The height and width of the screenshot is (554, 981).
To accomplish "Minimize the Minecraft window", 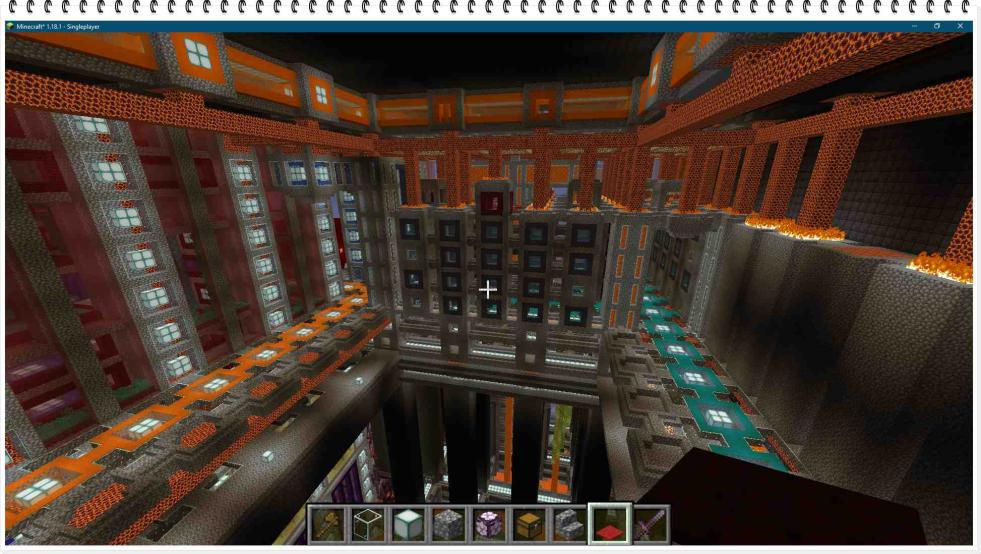I will click(913, 26).
